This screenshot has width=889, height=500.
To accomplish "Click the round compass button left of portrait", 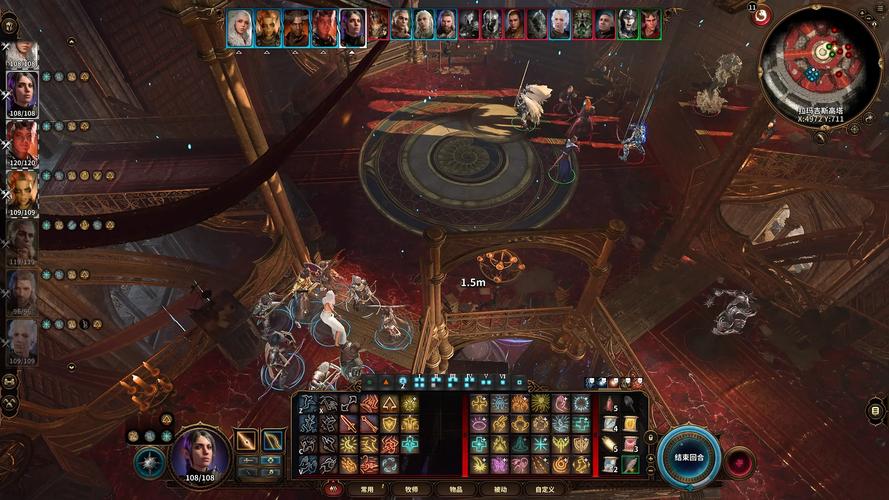I will [148, 461].
